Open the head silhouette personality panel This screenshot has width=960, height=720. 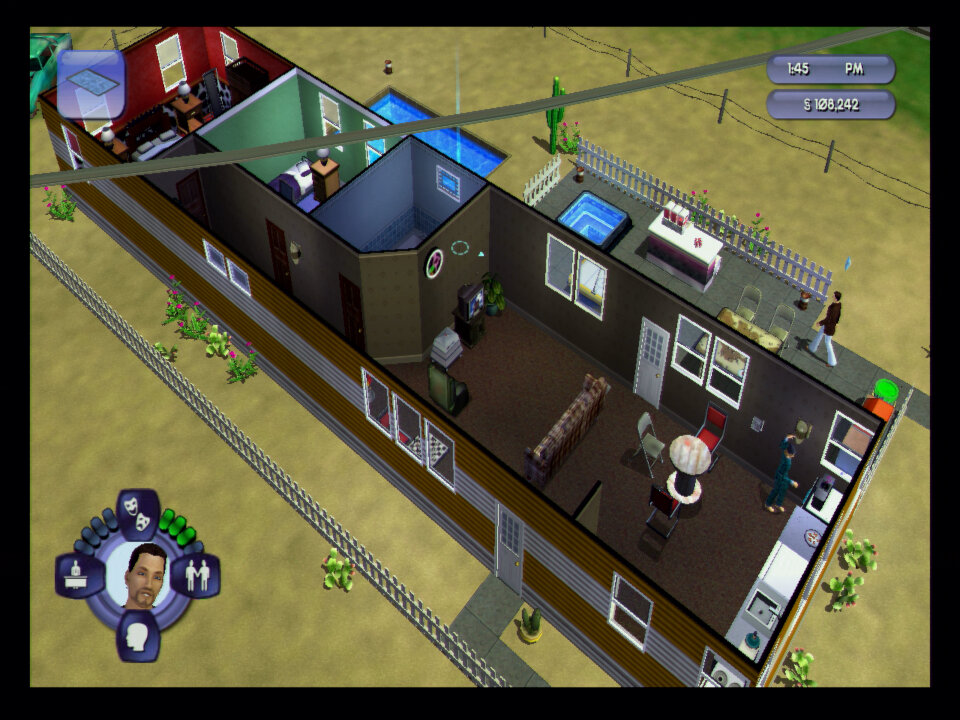click(138, 636)
